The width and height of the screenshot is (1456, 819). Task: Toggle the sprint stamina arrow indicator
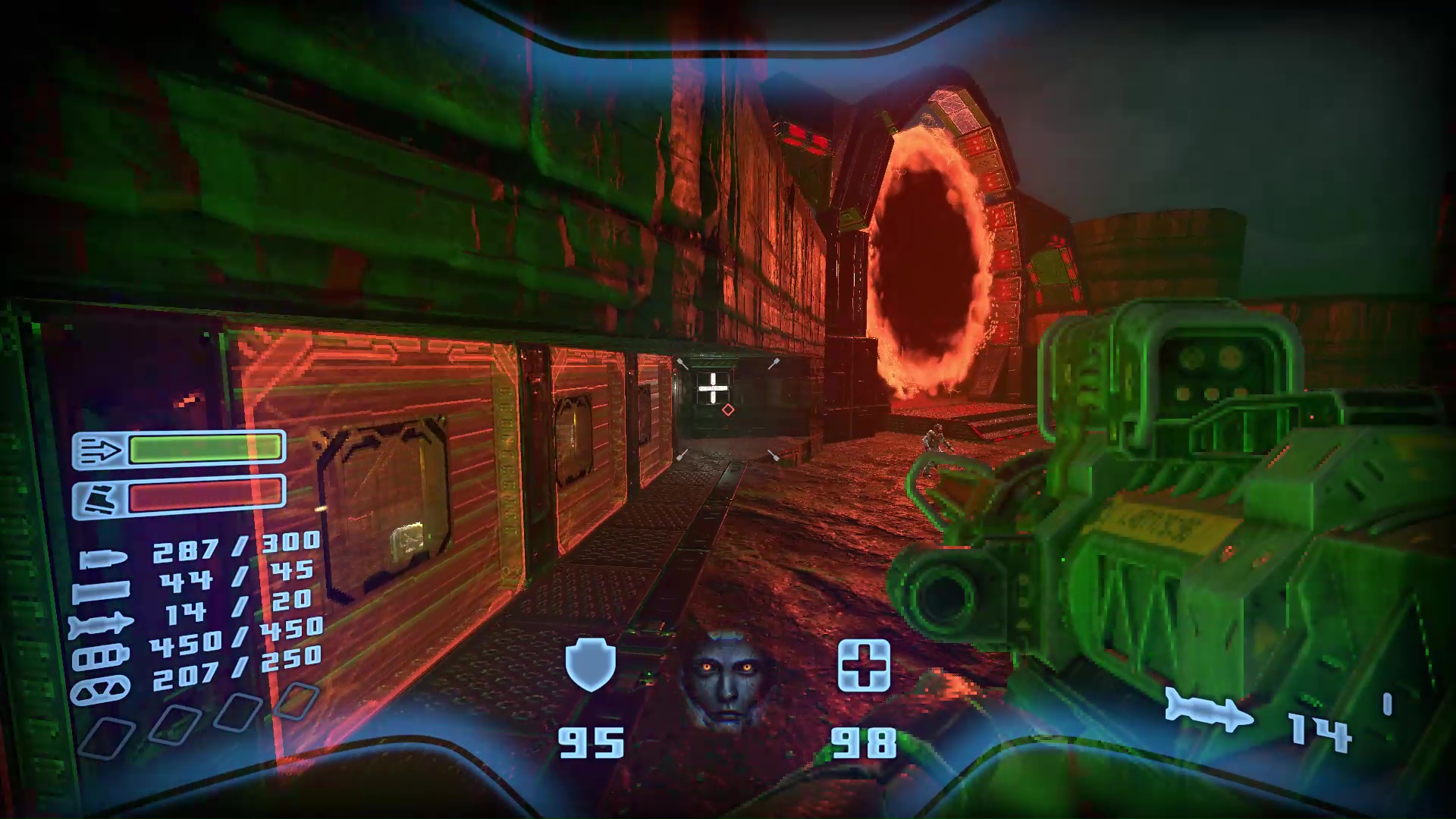tap(102, 449)
